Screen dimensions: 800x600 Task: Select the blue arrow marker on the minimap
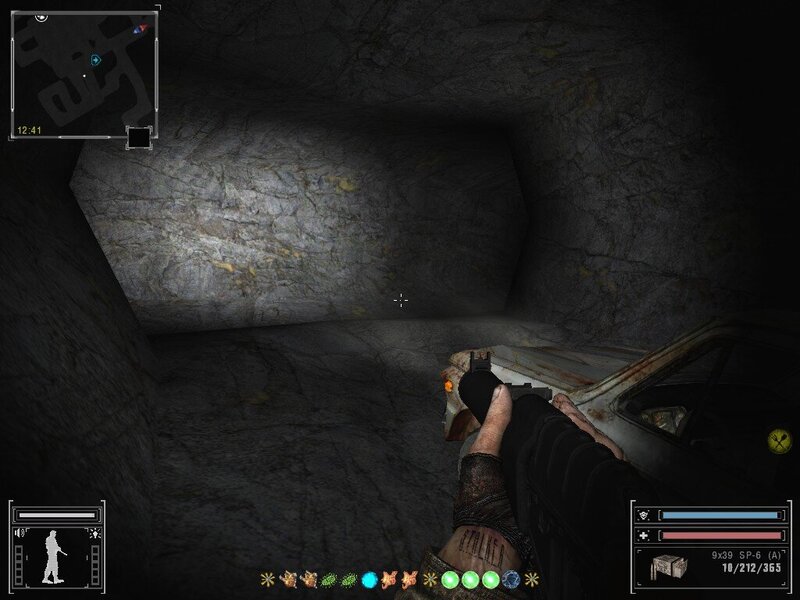(96, 60)
